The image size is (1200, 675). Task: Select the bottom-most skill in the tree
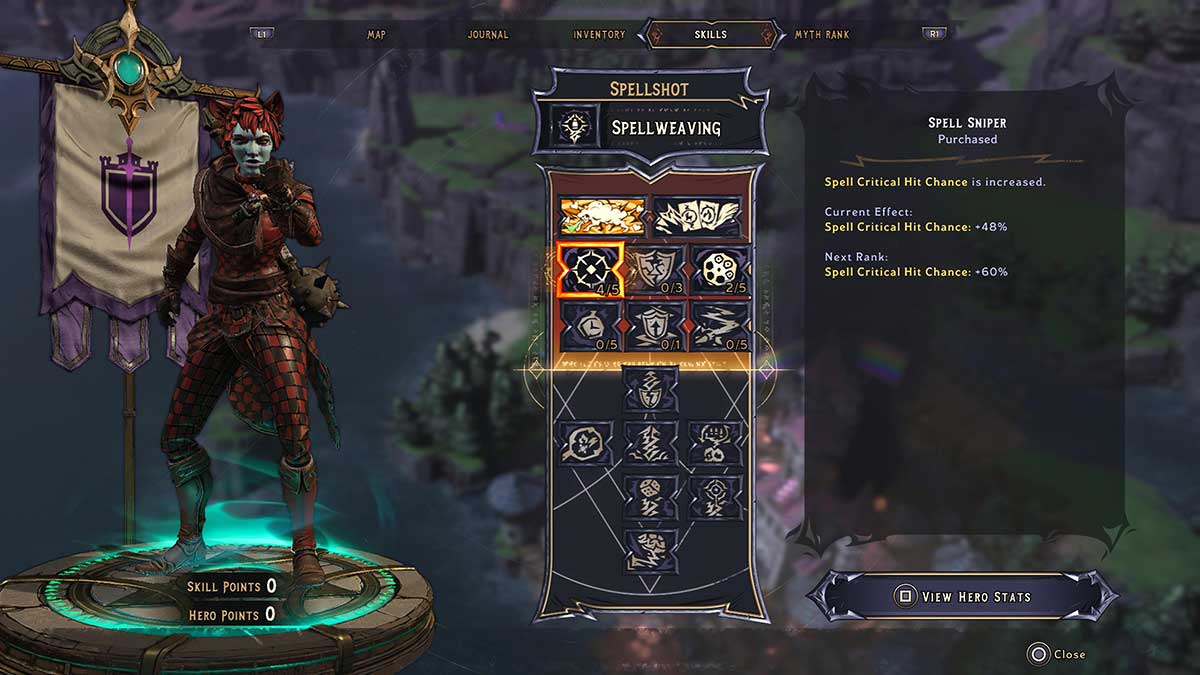tap(652, 549)
